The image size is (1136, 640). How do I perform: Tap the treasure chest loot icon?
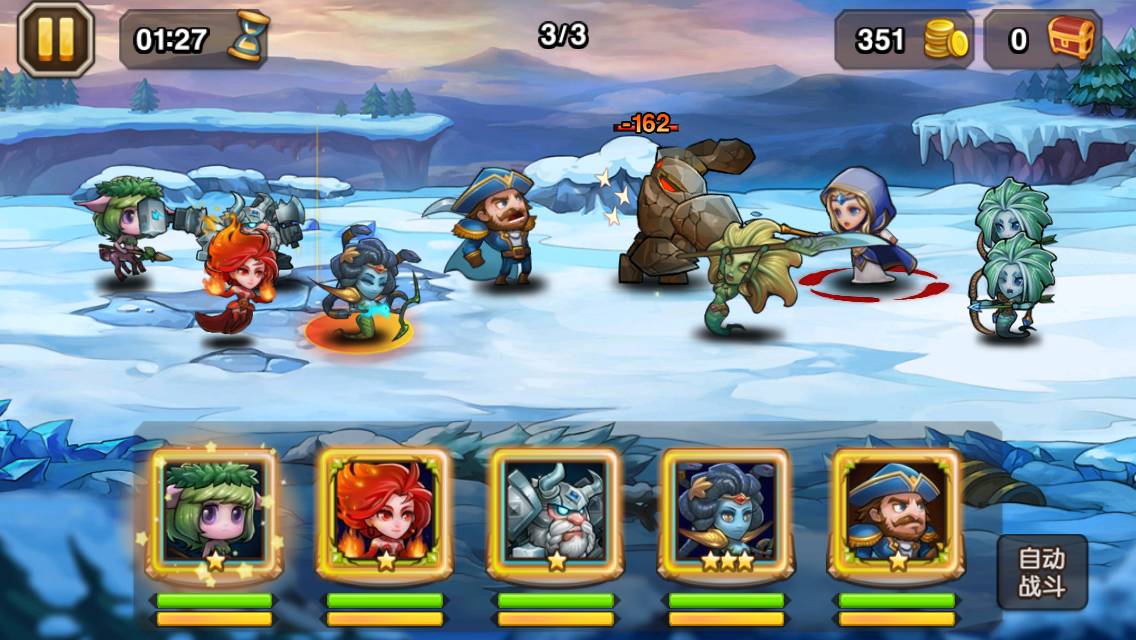tap(1072, 40)
